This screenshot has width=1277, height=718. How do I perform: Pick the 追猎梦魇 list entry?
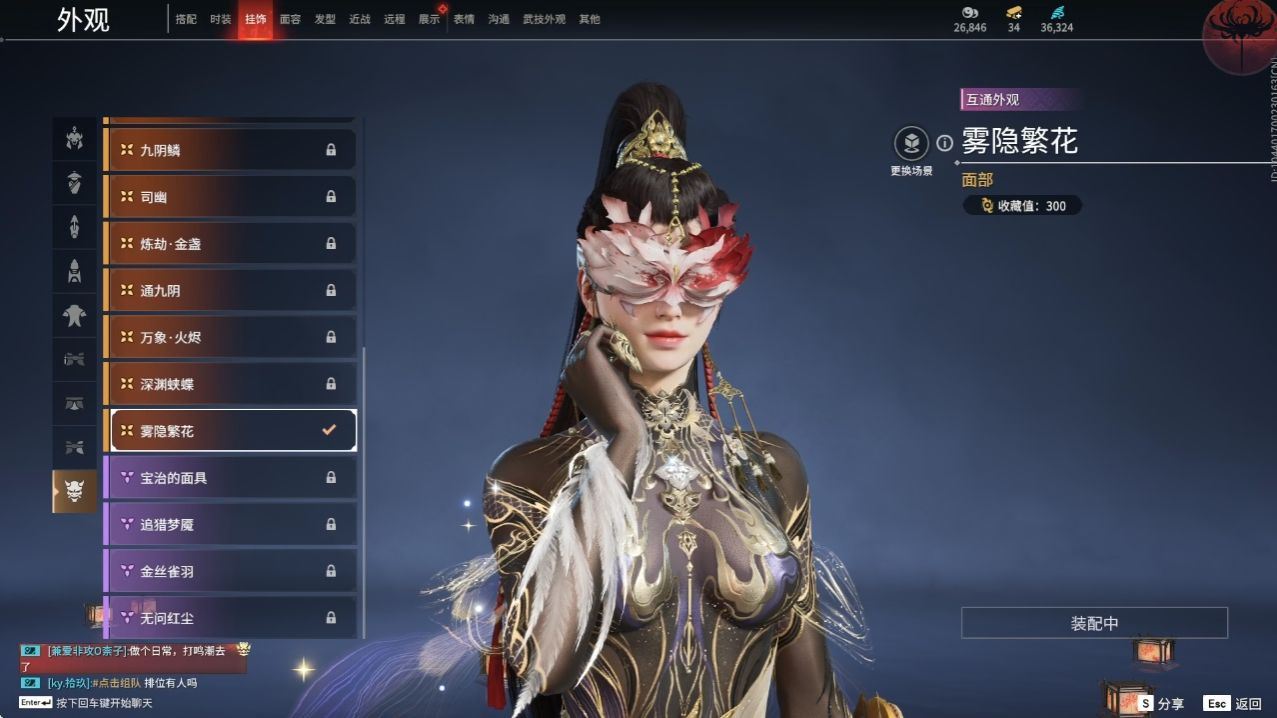[230, 524]
